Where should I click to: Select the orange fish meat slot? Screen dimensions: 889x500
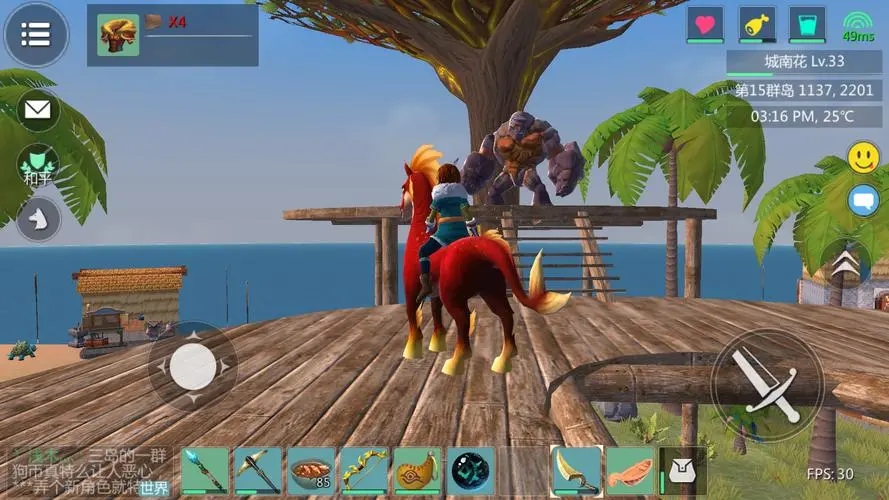tap(630, 471)
